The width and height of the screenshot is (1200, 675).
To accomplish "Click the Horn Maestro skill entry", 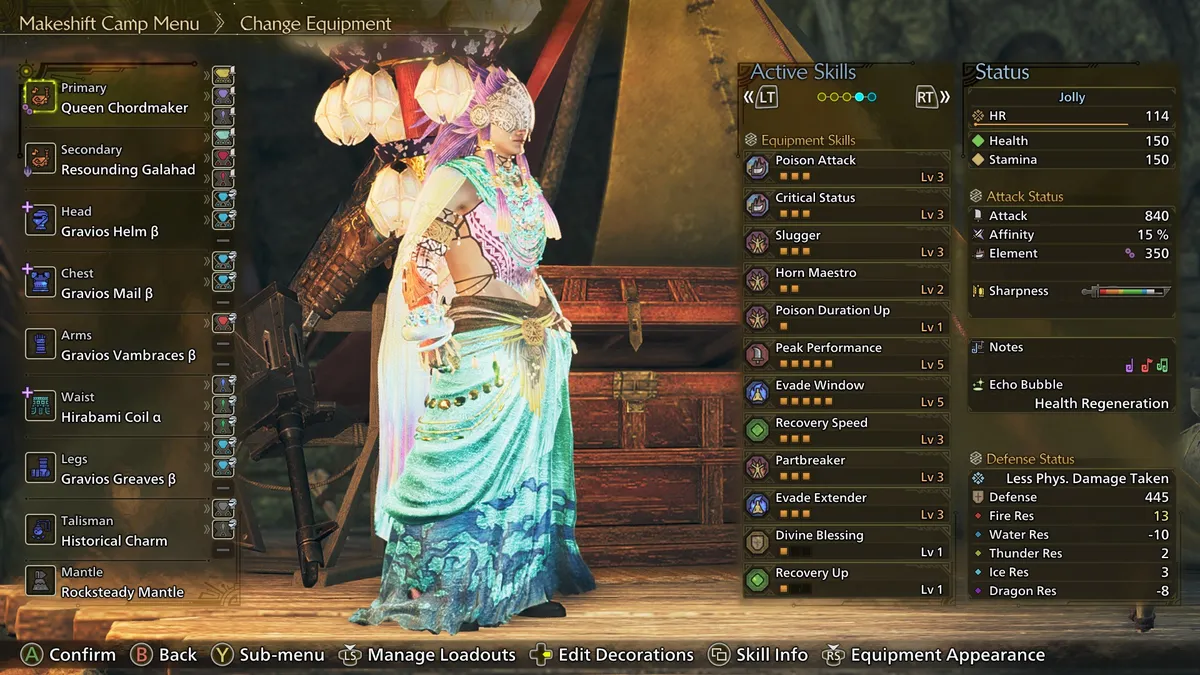I will [846, 280].
